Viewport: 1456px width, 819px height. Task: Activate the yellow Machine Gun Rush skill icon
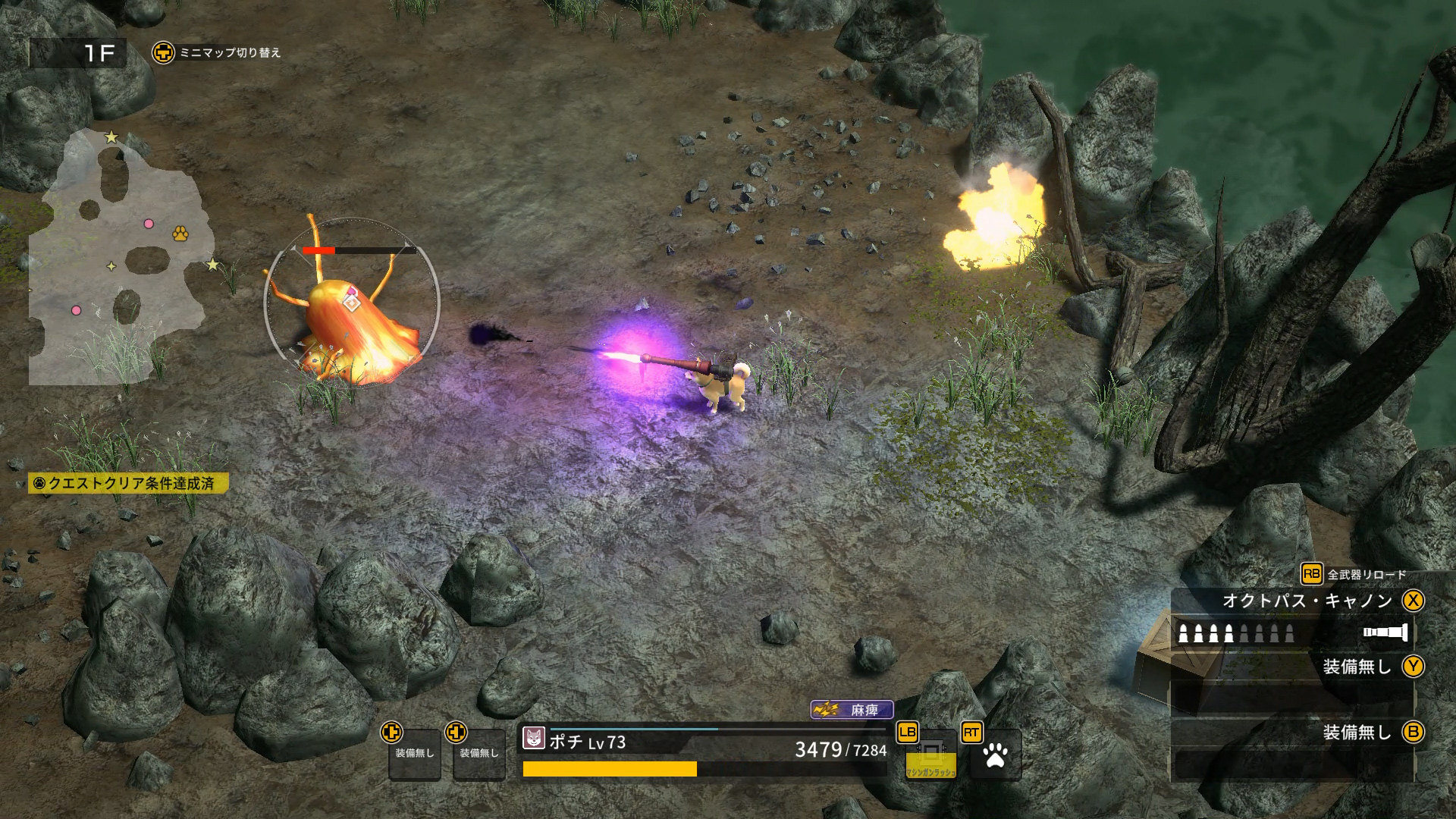tap(930, 756)
